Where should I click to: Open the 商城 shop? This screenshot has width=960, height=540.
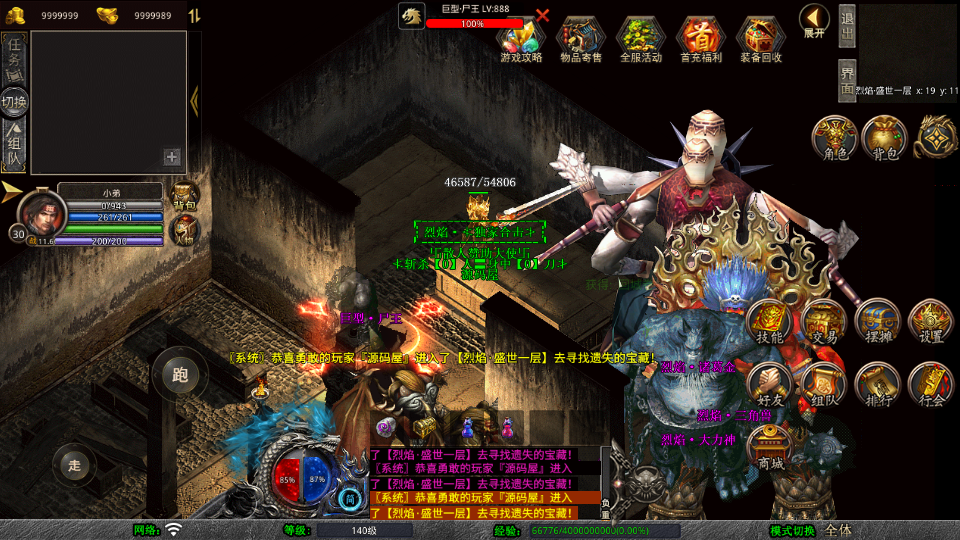click(770, 447)
